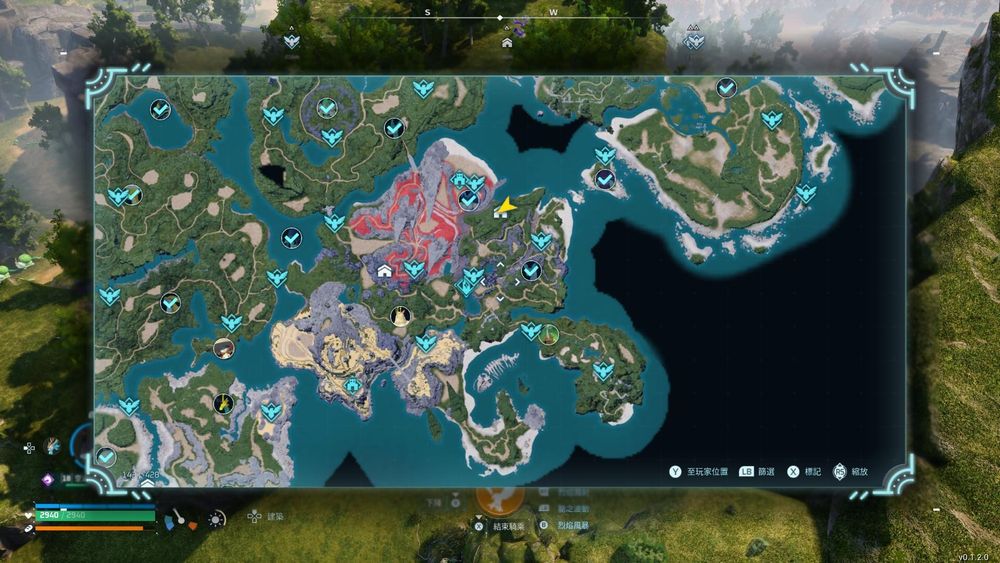Viewport: 1000px width, 563px height.
Task: Click the green creature portrait marker
Action: click(548, 334)
